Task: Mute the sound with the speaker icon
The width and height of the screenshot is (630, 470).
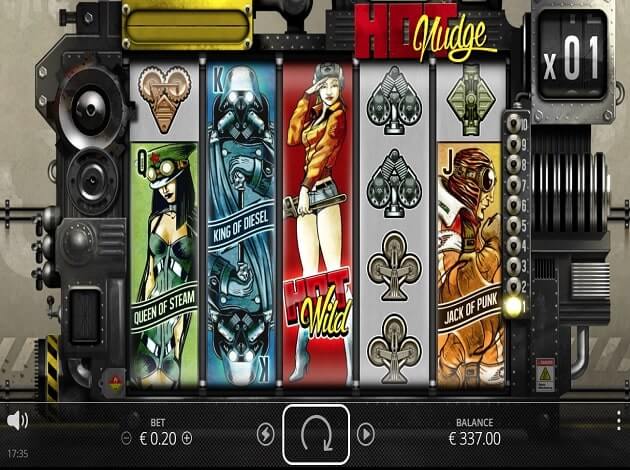Action: (16, 420)
